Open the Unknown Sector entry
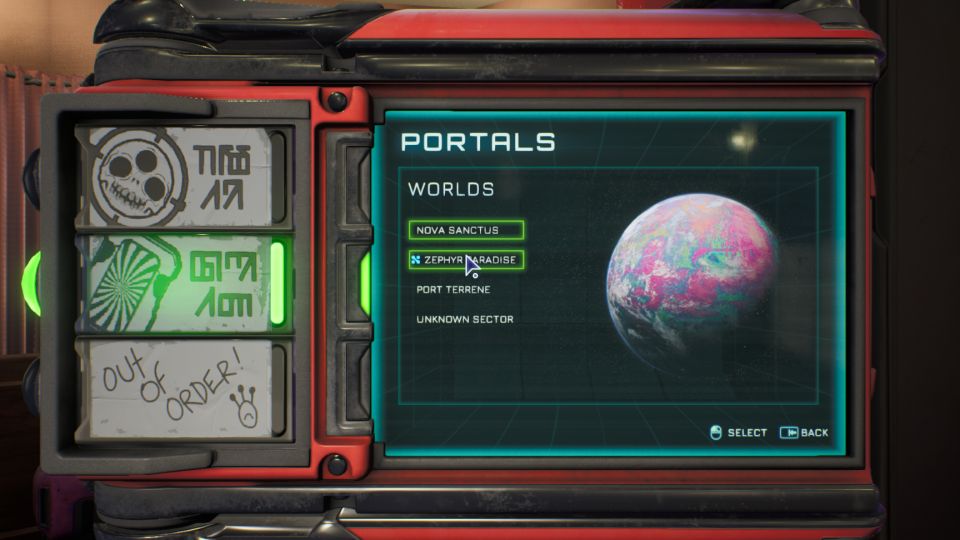The image size is (960, 540). click(464, 319)
